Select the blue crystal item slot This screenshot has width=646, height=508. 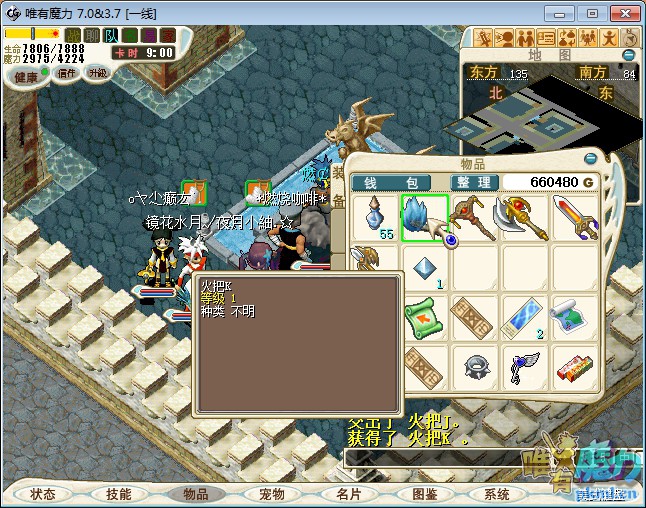(425, 268)
